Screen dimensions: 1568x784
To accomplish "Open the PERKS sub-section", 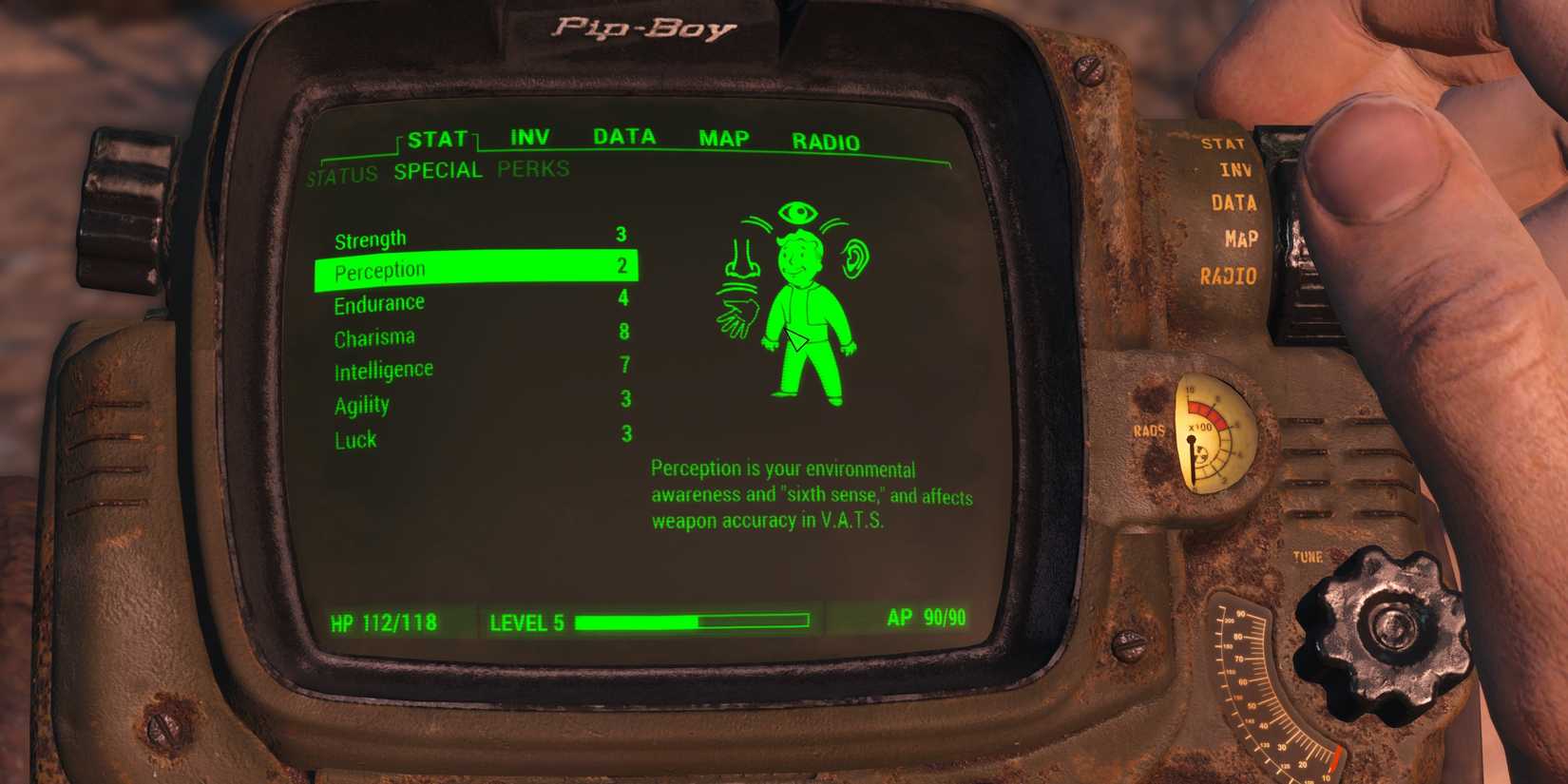I will tap(532, 170).
